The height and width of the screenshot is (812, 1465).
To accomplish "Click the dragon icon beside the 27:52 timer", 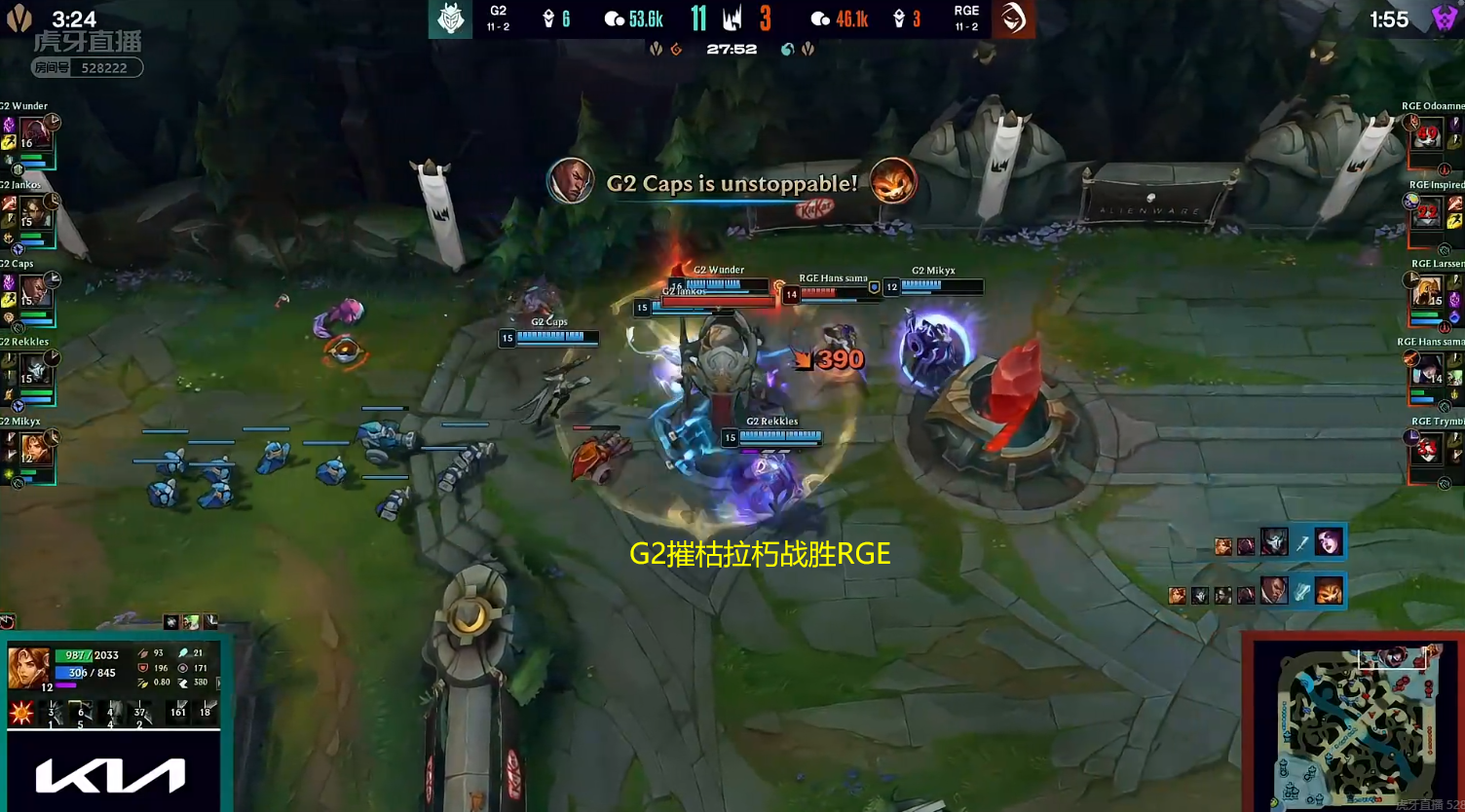I will [x=677, y=49].
